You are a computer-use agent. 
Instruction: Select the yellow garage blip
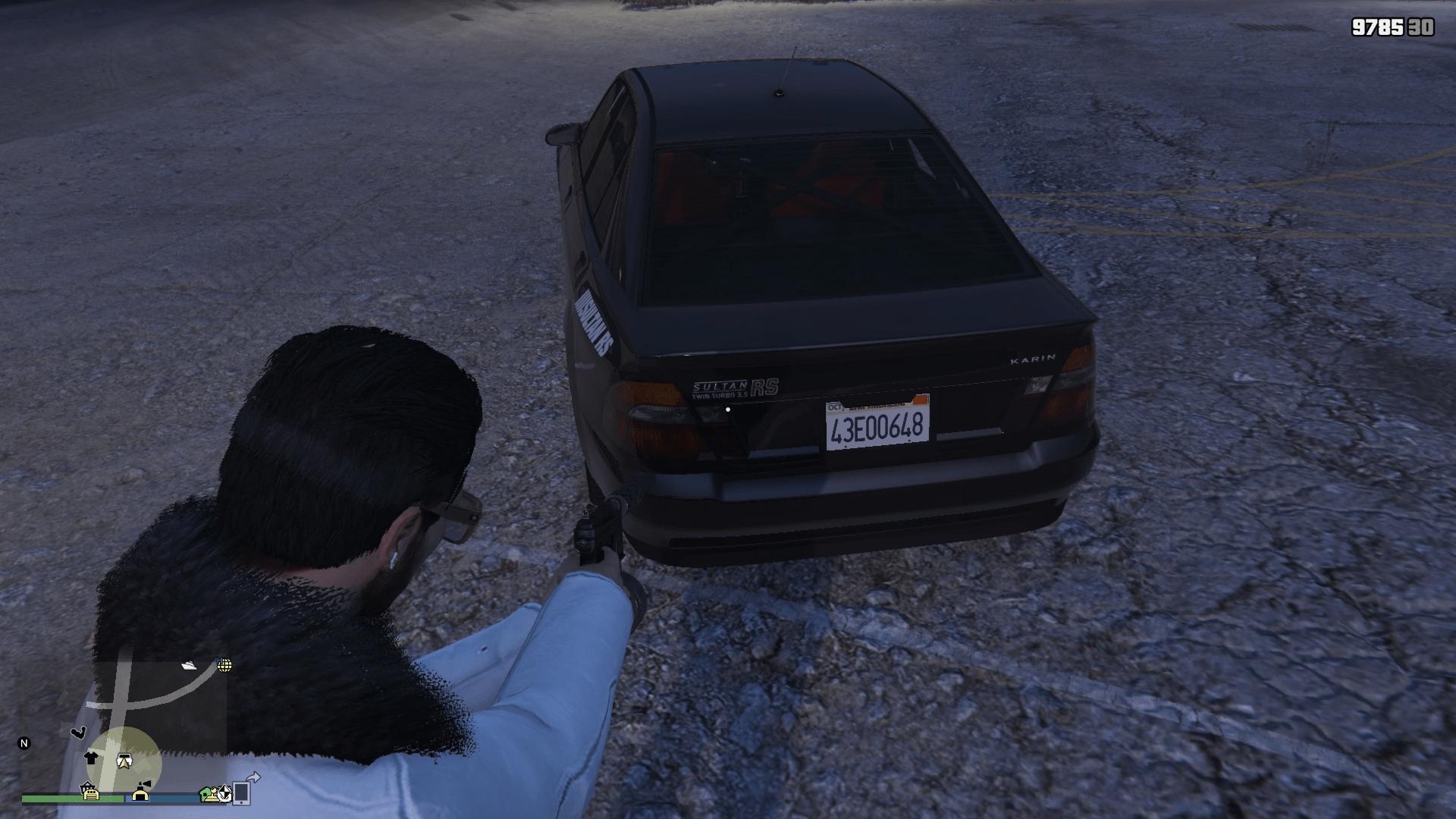click(x=91, y=792)
